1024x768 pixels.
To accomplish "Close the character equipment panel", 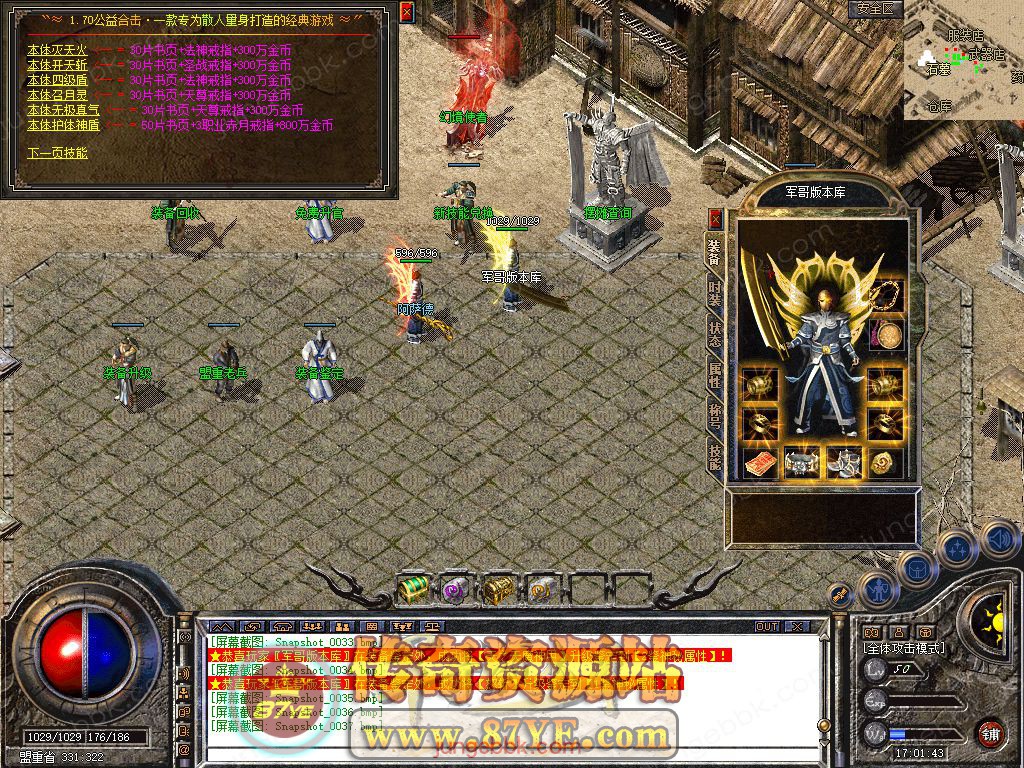I will click(715, 218).
